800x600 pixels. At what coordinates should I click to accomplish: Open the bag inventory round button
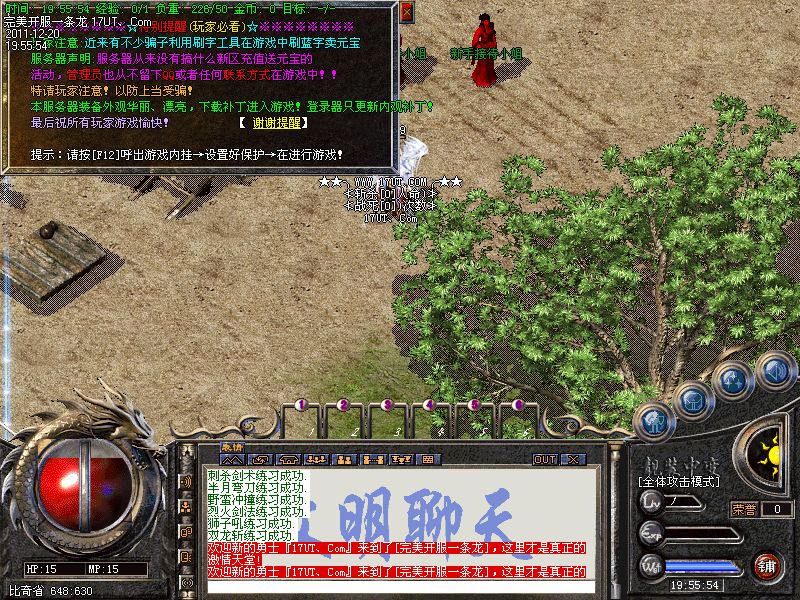(690, 399)
